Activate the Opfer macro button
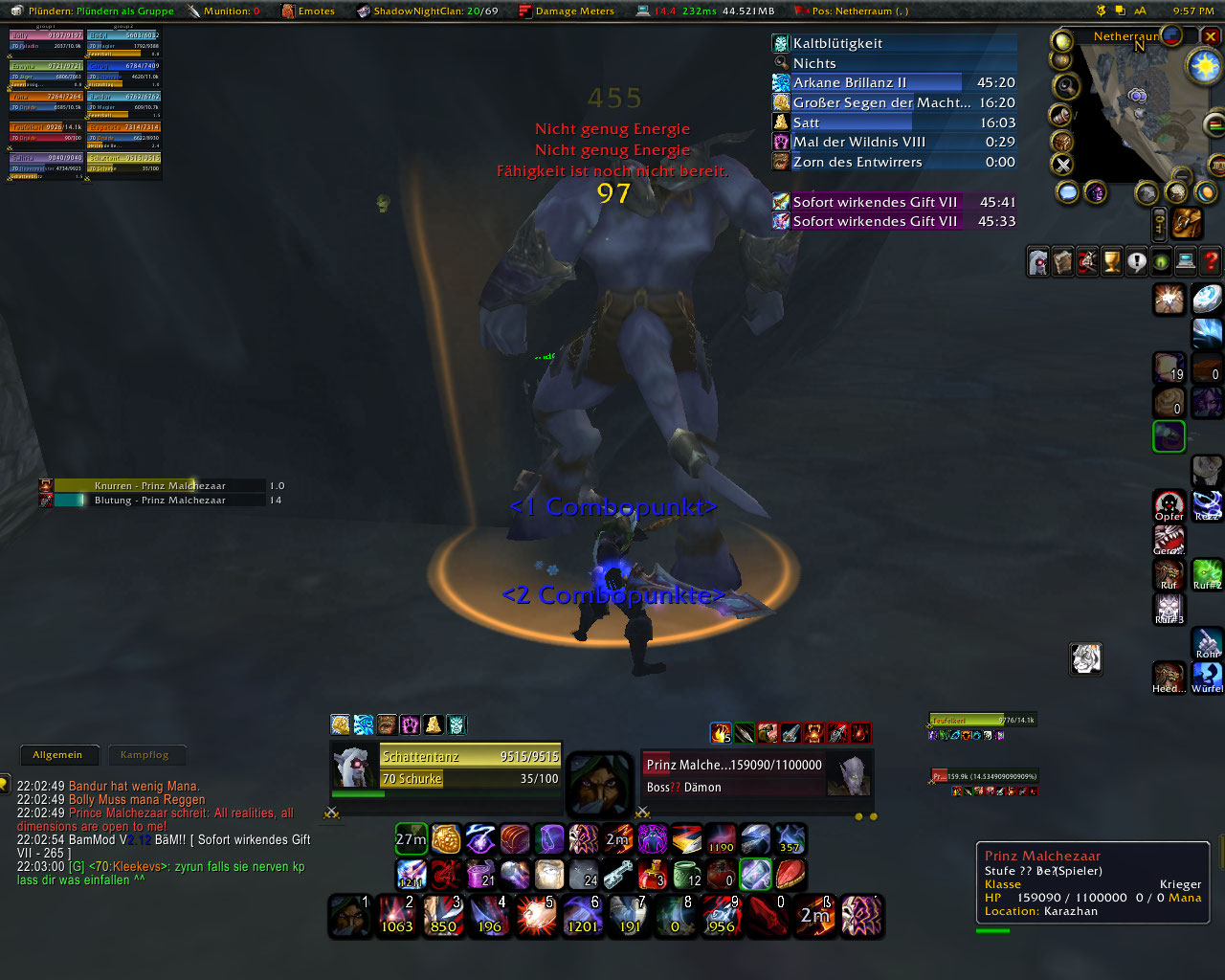This screenshot has height=980, width=1225. coord(1169,504)
